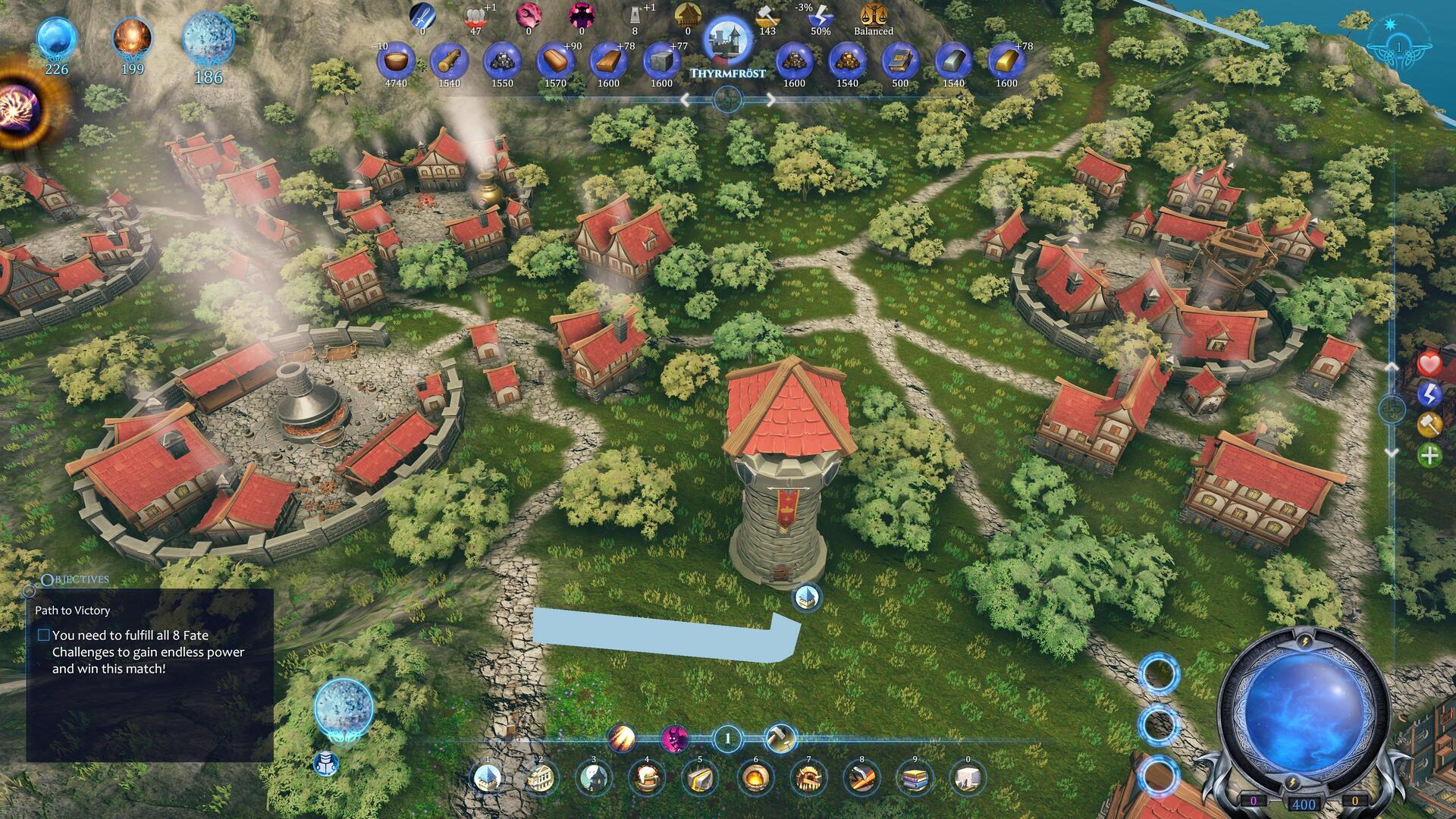Open the pink demon creature tab
The width and height of the screenshot is (1456, 819).
pyautogui.click(x=674, y=737)
